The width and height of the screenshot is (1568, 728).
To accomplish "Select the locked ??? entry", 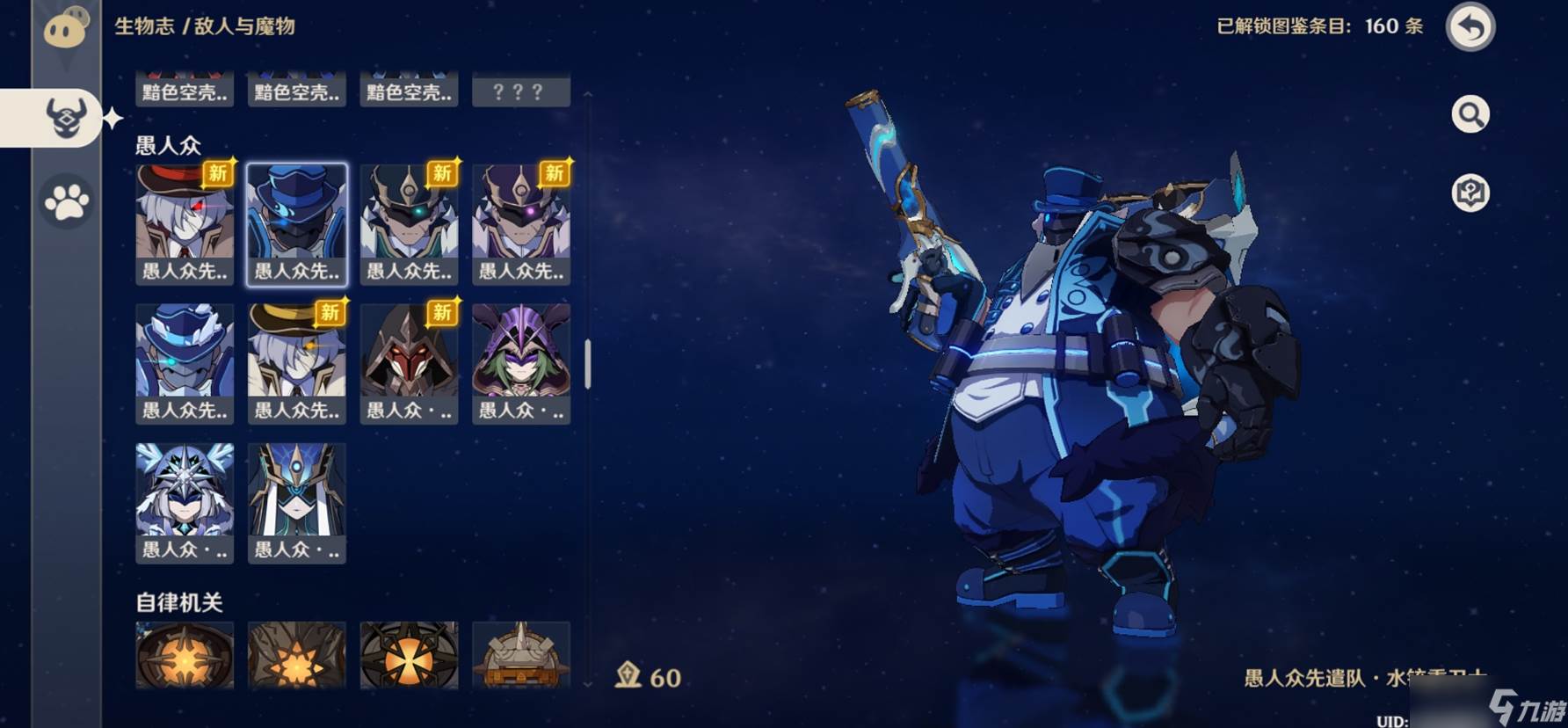I will (521, 91).
